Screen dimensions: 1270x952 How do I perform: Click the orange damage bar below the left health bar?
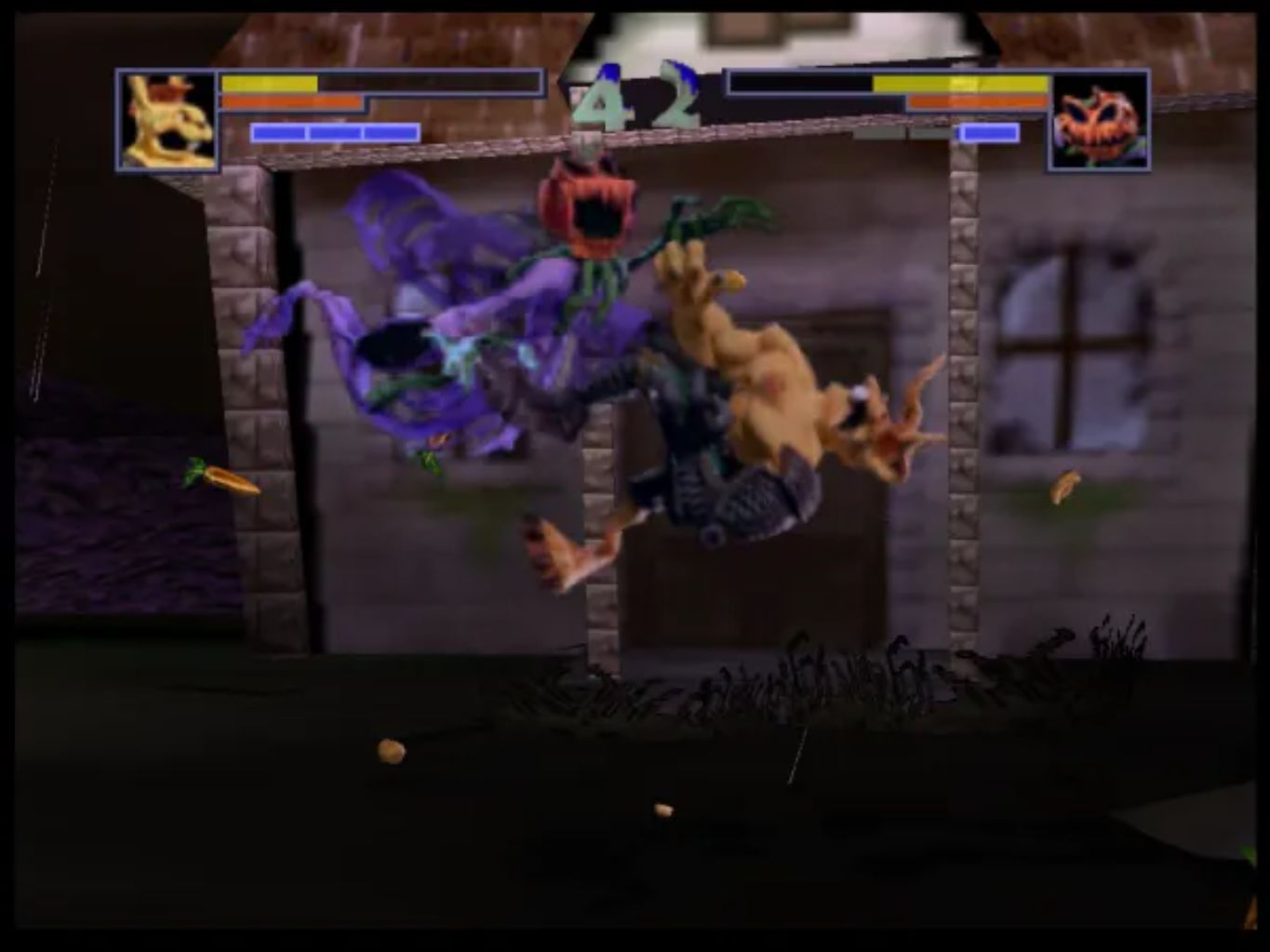pos(288,102)
